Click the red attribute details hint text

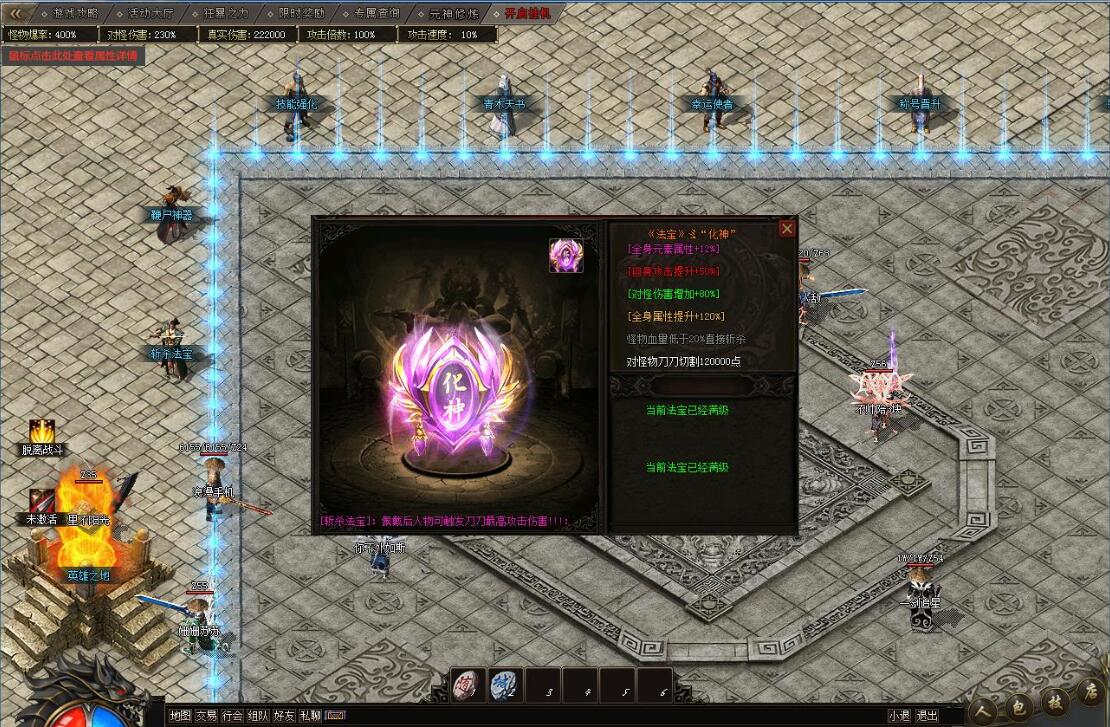tap(73, 56)
